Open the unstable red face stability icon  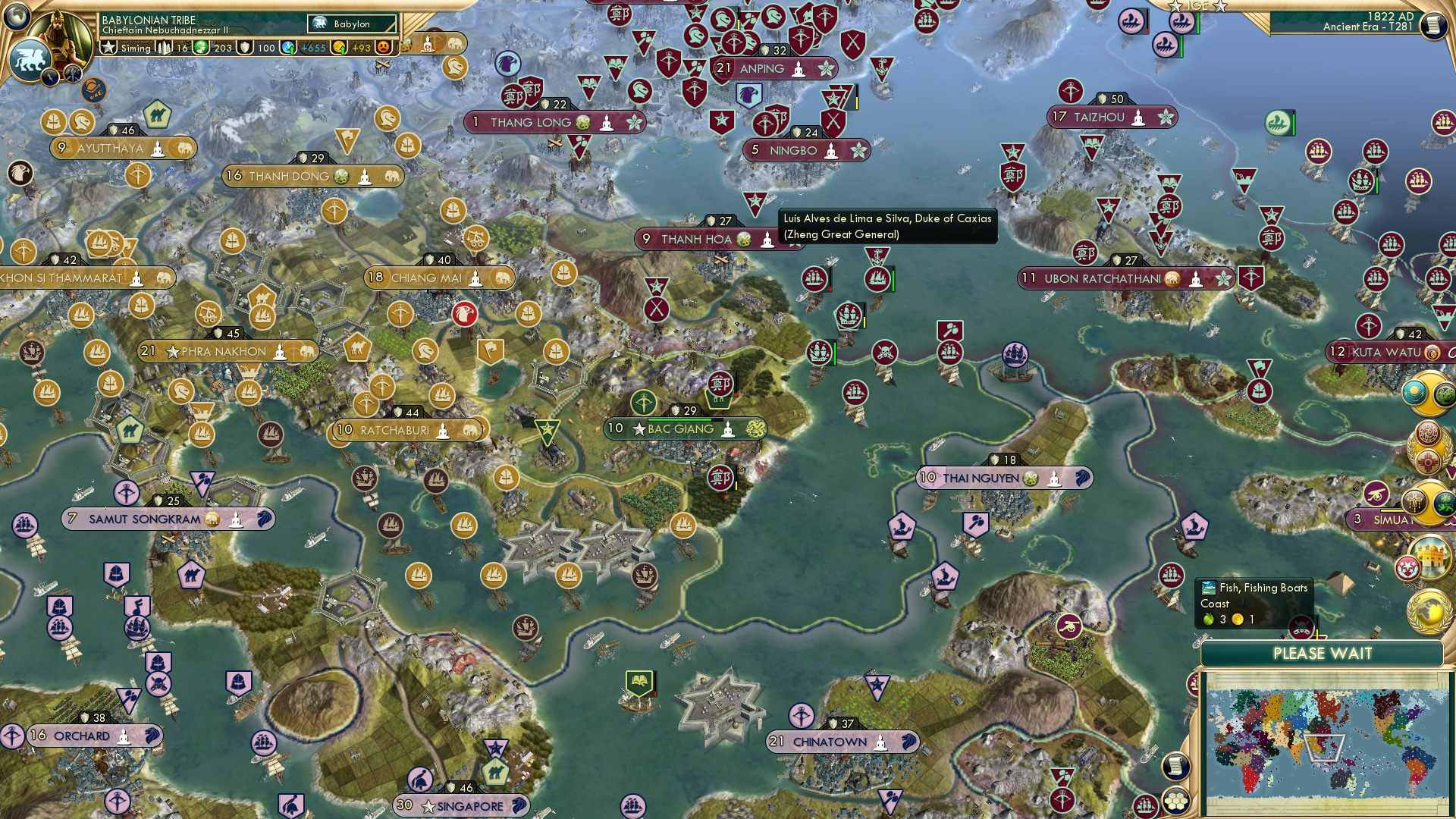coord(384,48)
